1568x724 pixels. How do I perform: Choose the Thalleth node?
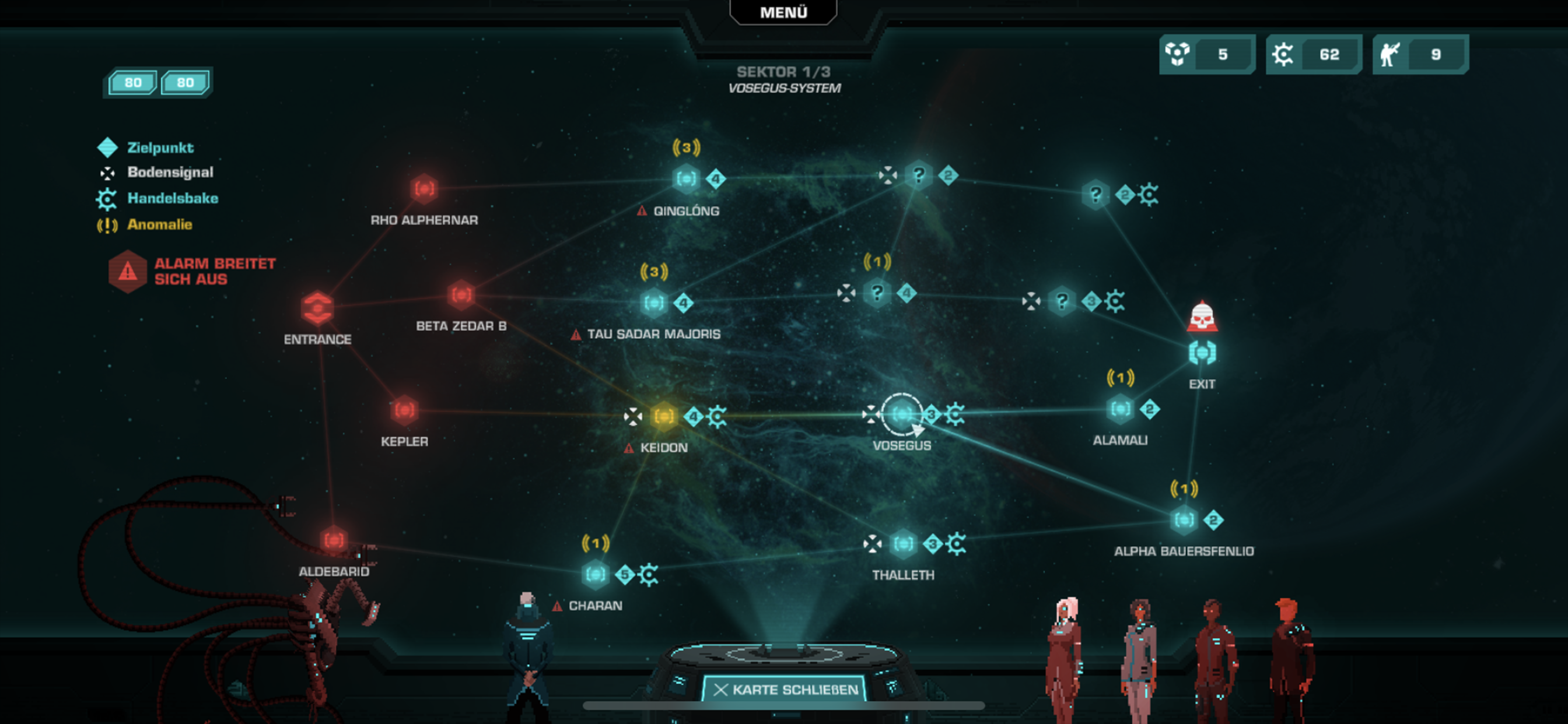pos(902,544)
